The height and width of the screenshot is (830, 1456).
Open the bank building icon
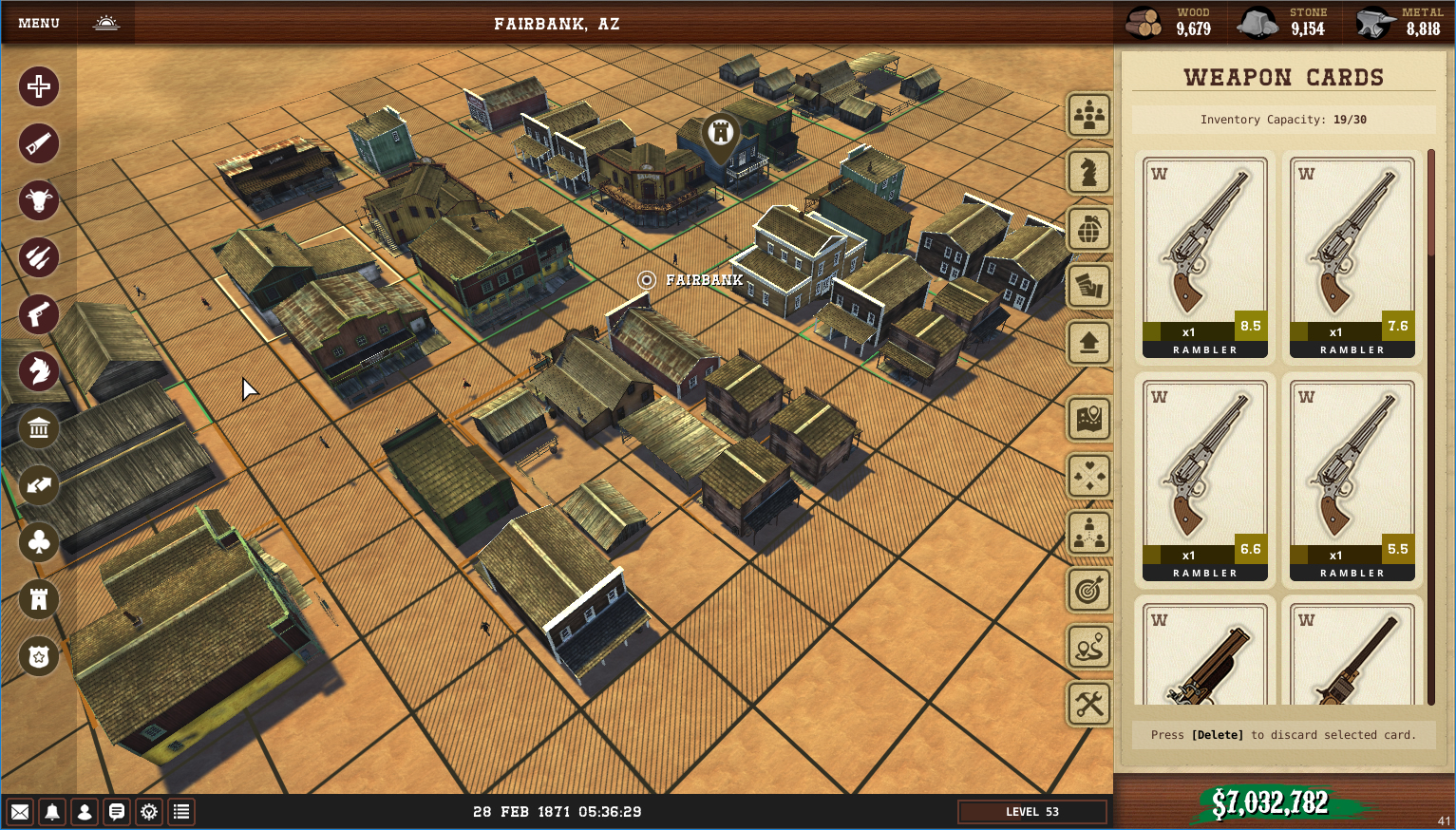(39, 428)
